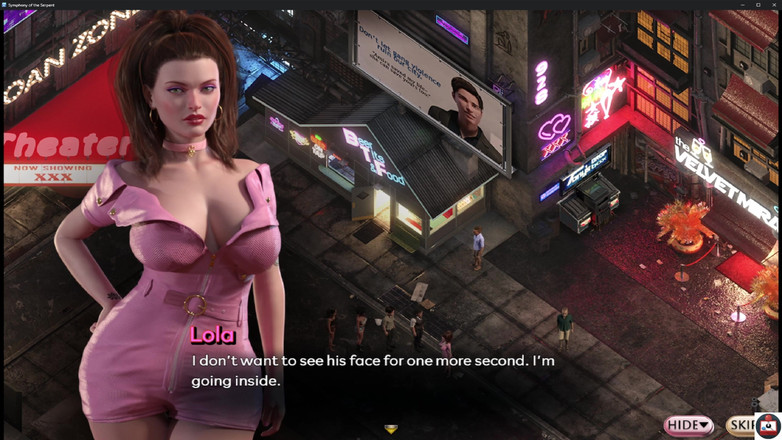The image size is (782, 440).
Task: Hide the dialogue box with HIDE button
Action: pyautogui.click(x=689, y=425)
